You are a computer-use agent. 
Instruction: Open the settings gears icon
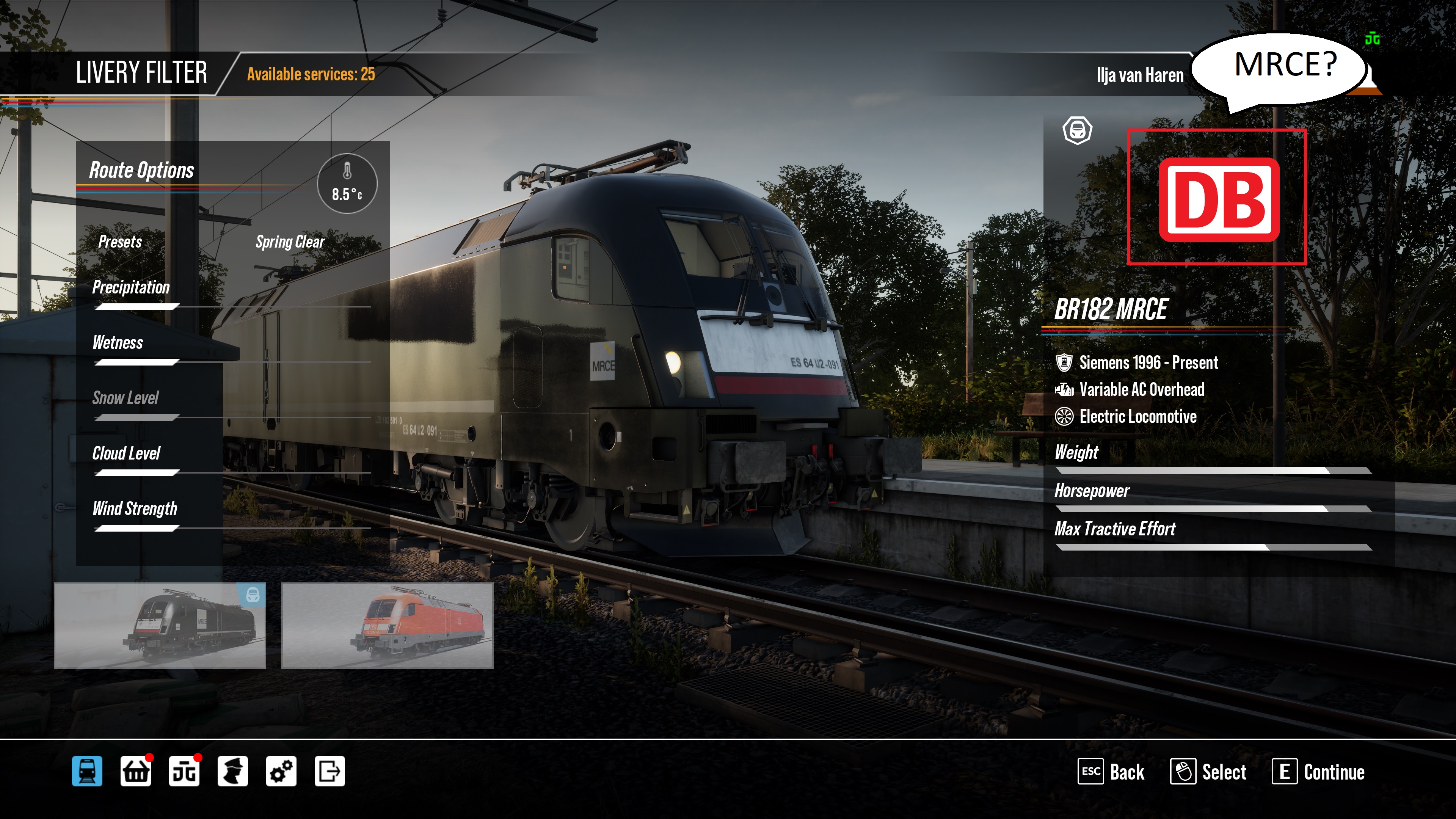[x=281, y=771]
